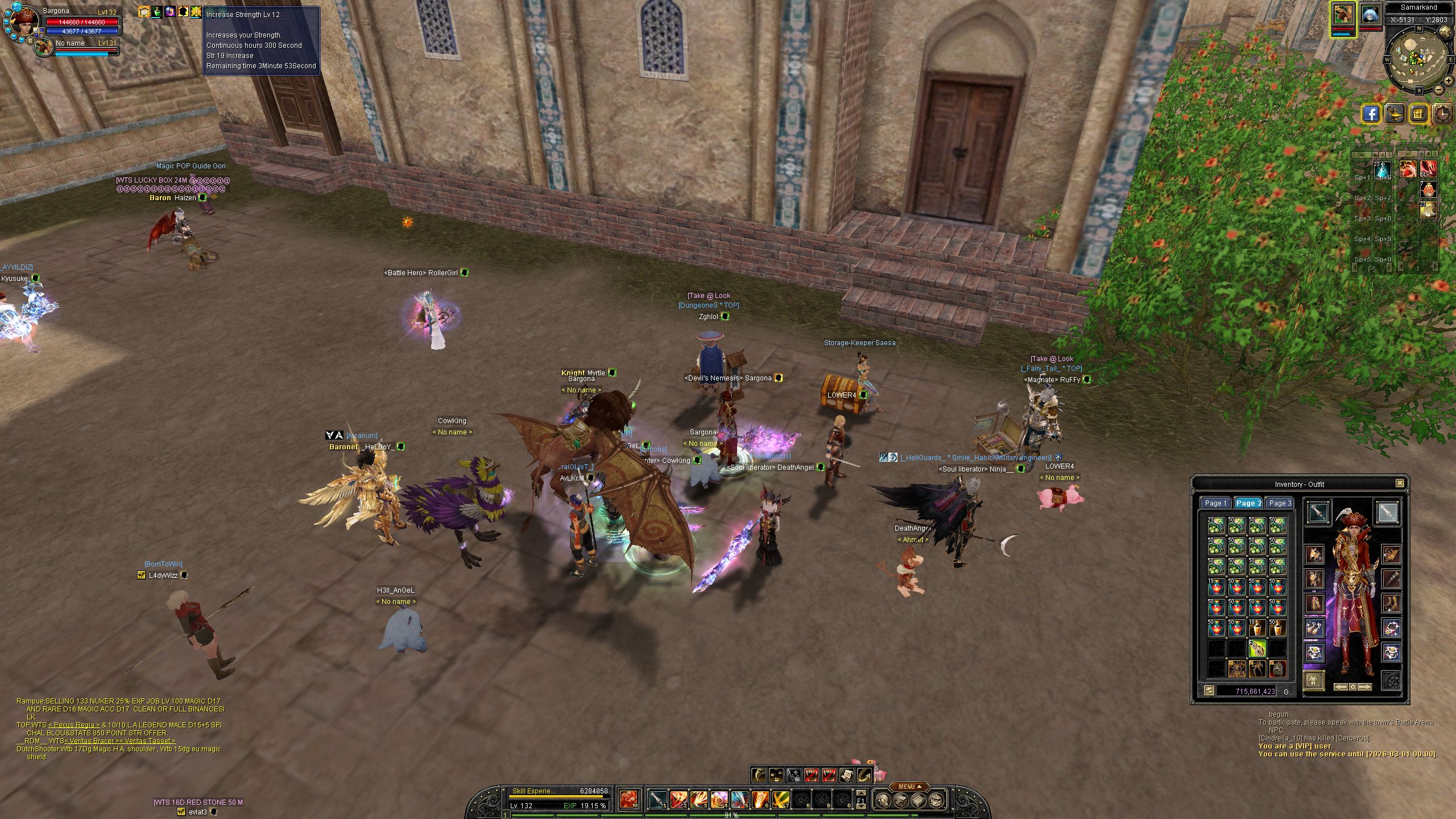
Task: Select the helmet item in inventory
Action: (x=1277, y=668)
